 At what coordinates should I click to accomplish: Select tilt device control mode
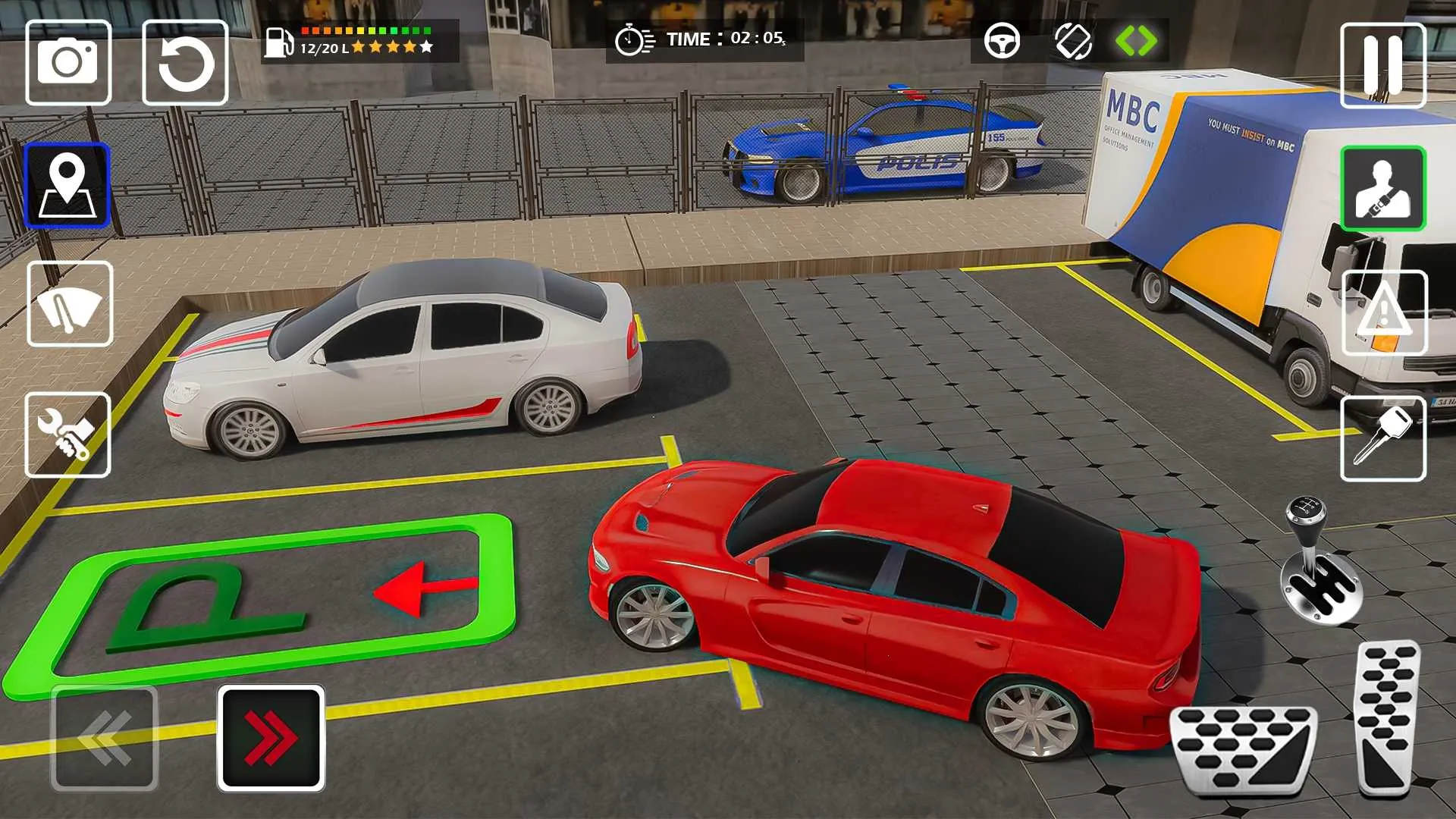(x=1073, y=41)
